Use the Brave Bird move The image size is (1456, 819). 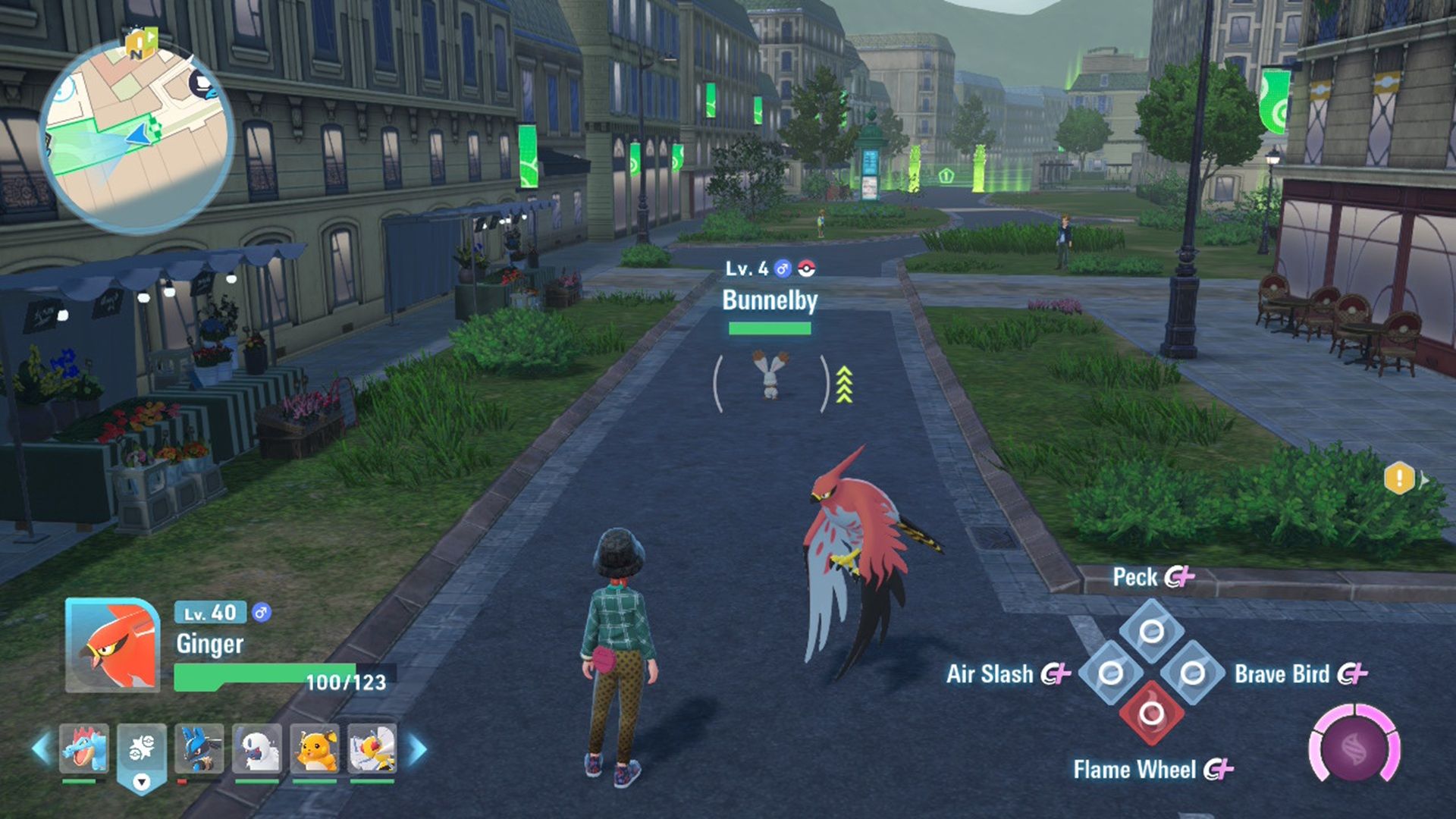pyautogui.click(x=1192, y=673)
